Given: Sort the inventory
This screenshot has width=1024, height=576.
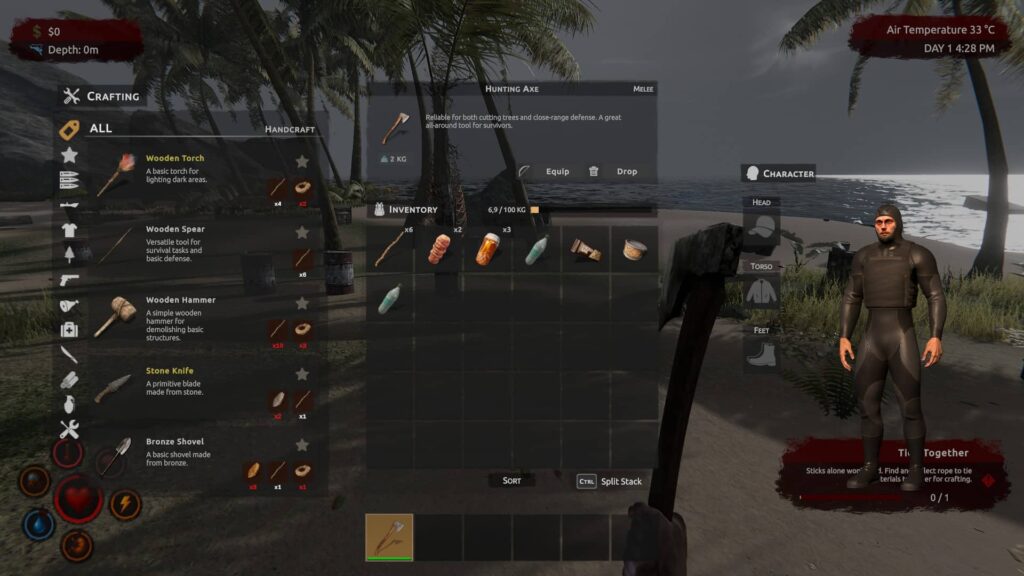Looking at the screenshot, I should coord(511,481).
